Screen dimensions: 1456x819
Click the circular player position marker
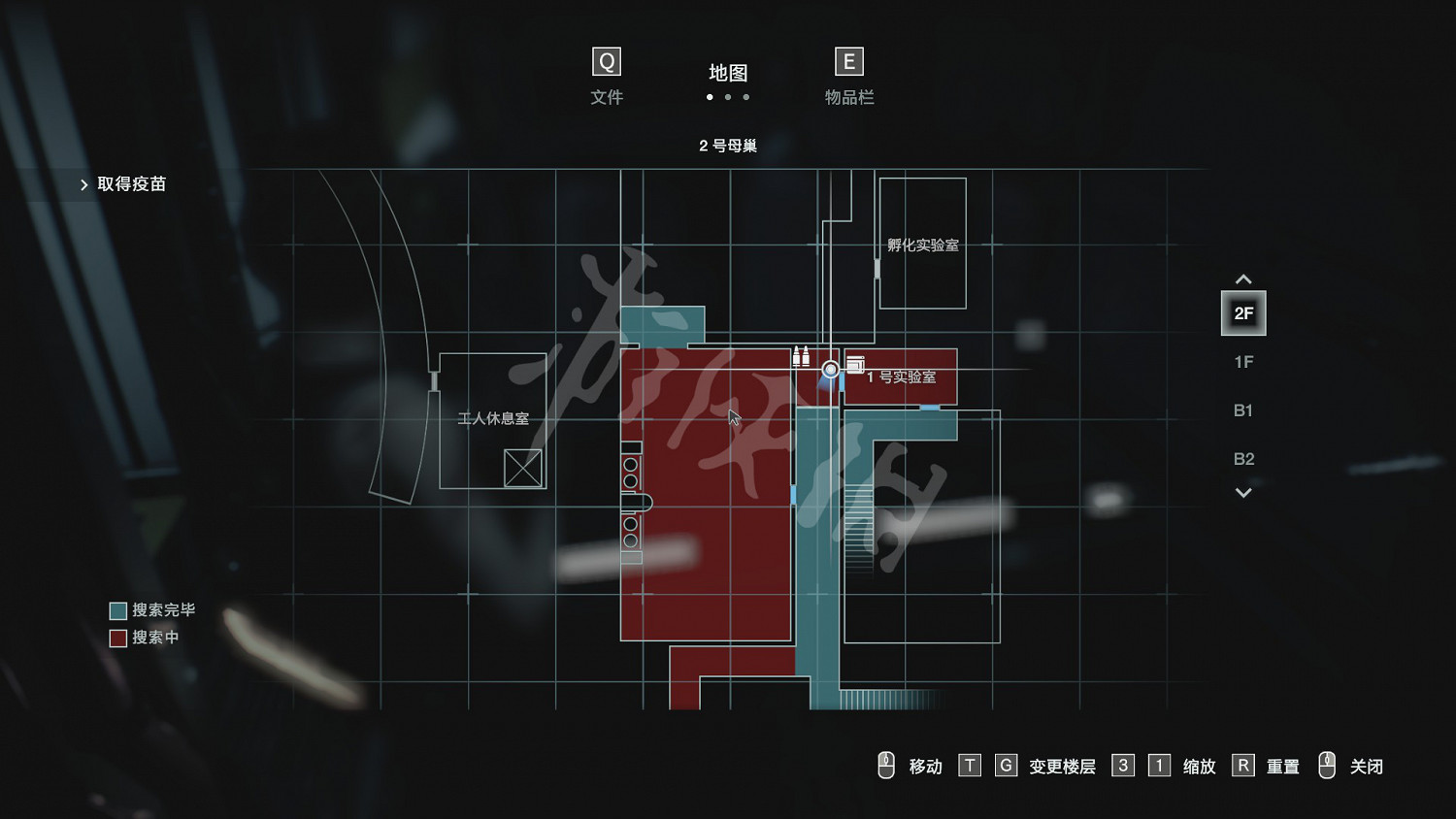(x=830, y=369)
